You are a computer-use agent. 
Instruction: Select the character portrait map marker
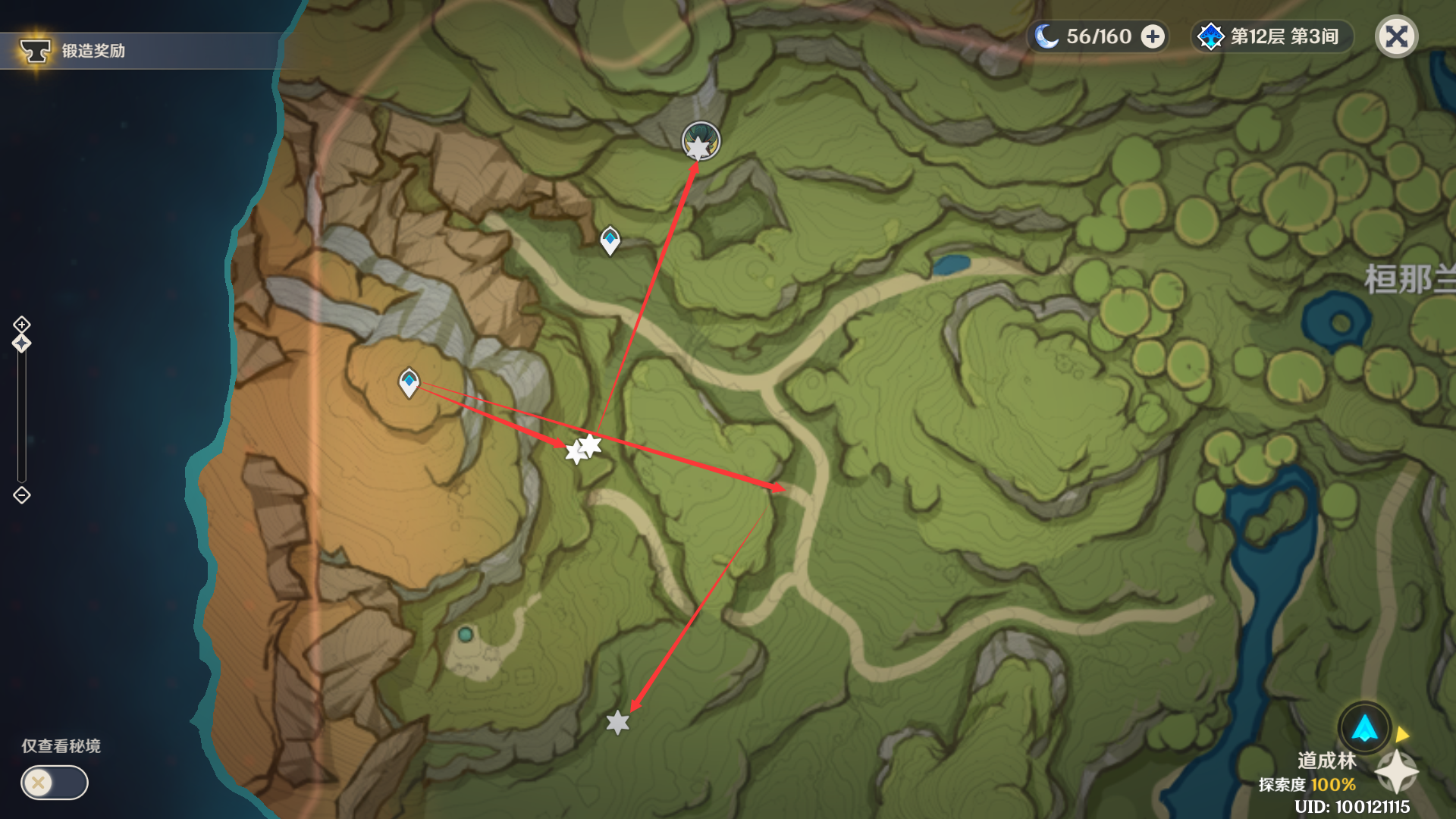(x=701, y=141)
